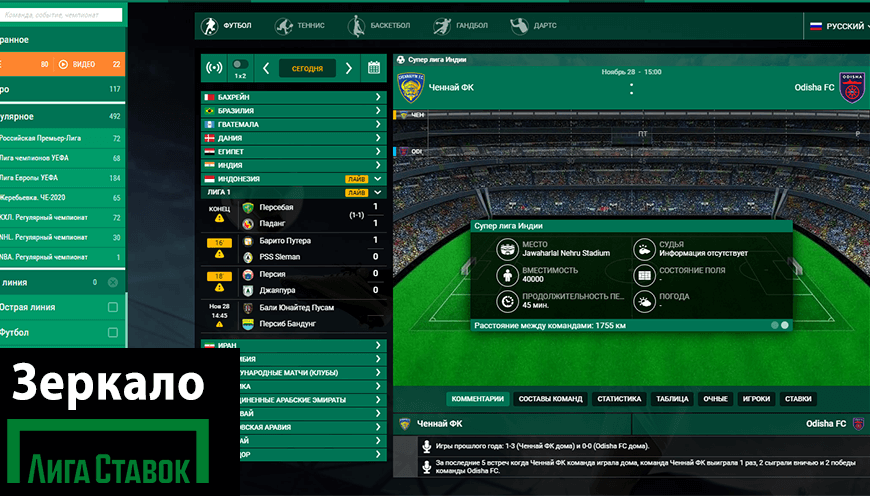The width and height of the screenshot is (870, 496).
Task: View the Ставки tab
Action: click(798, 398)
